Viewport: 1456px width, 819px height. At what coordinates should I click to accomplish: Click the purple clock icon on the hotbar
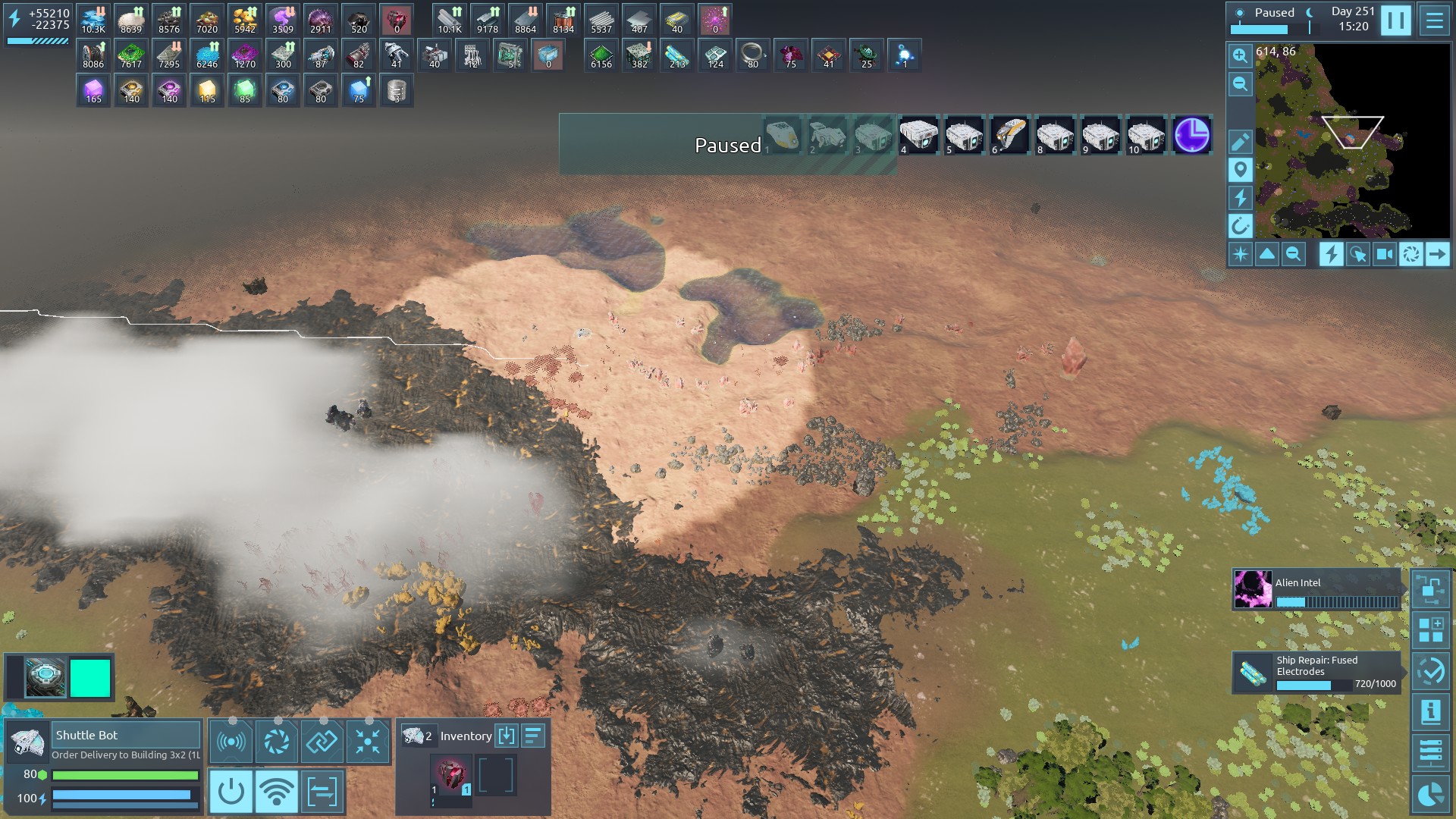(1191, 136)
